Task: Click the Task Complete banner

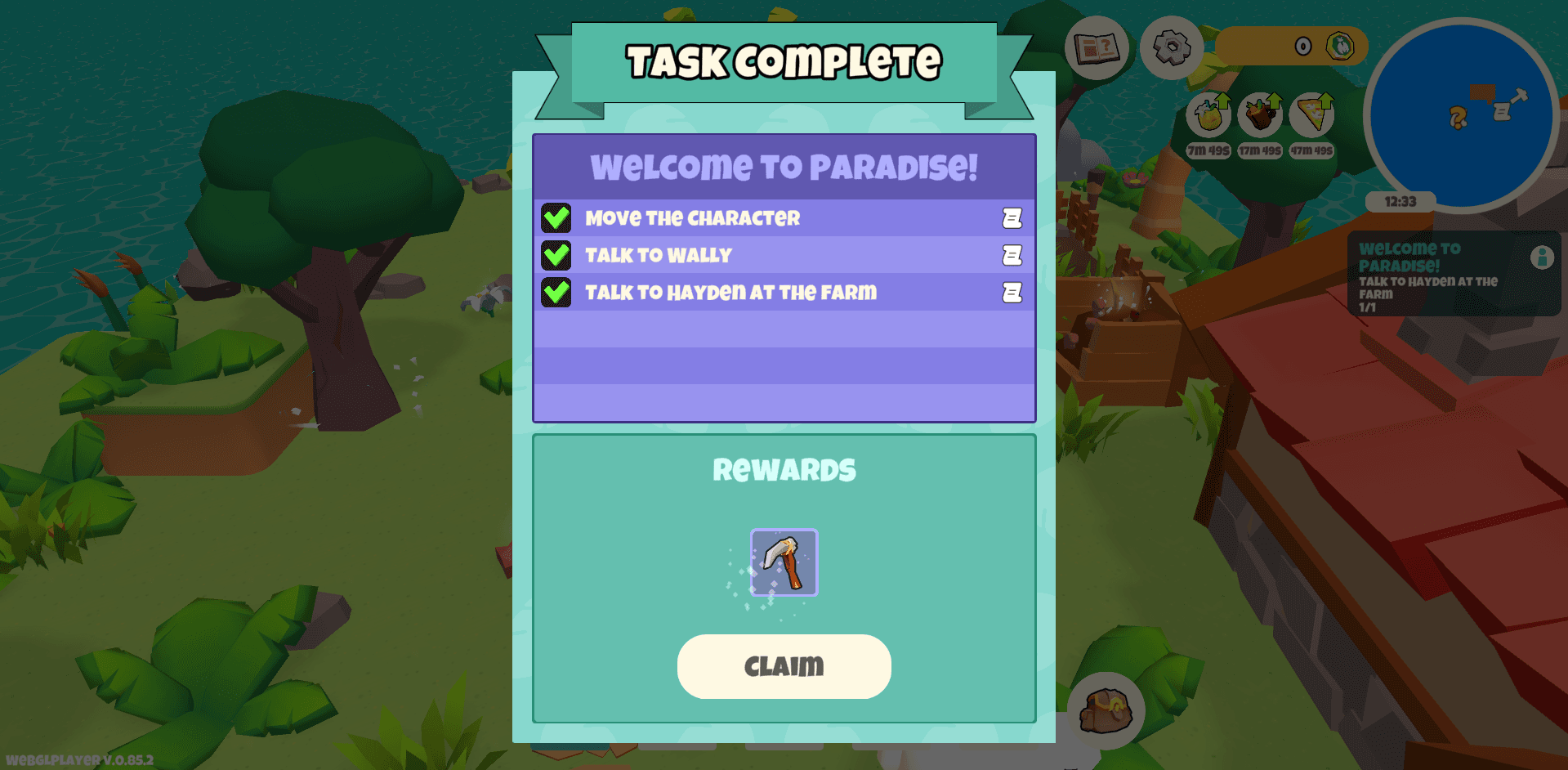Action: point(783,60)
